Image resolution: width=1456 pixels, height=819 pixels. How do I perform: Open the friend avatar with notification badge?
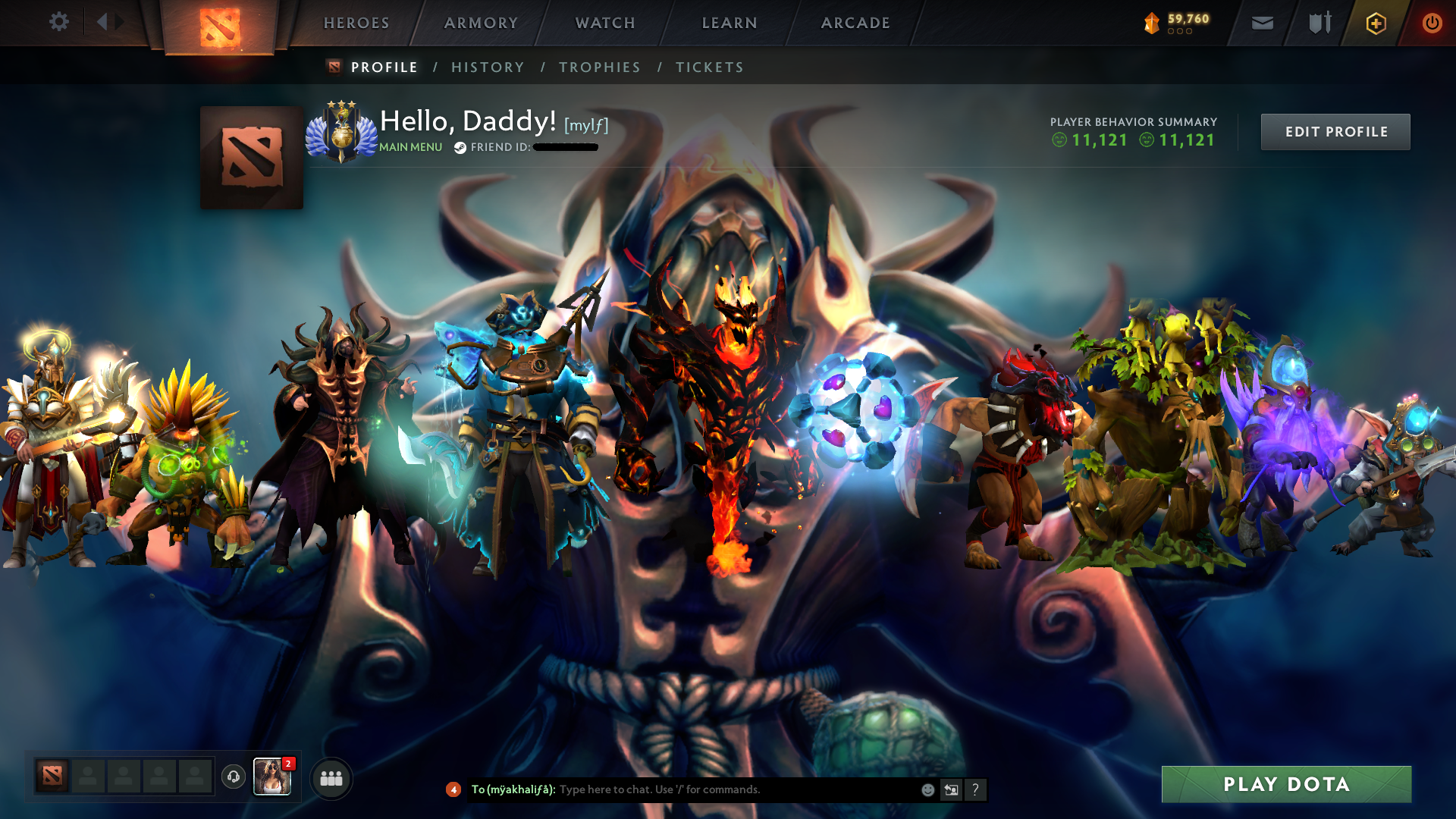click(x=272, y=777)
